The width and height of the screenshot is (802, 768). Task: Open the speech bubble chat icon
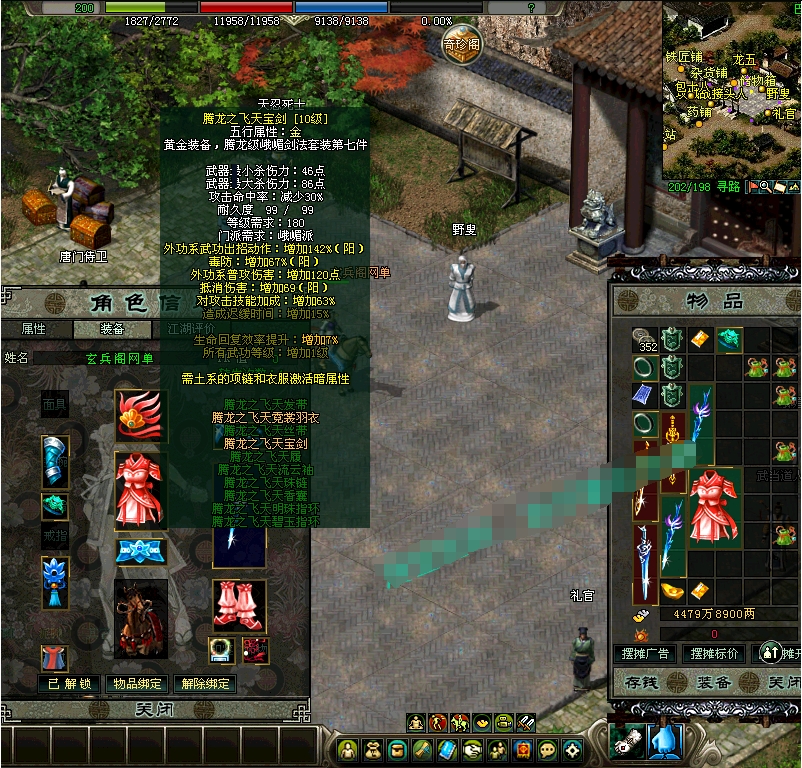point(547,749)
